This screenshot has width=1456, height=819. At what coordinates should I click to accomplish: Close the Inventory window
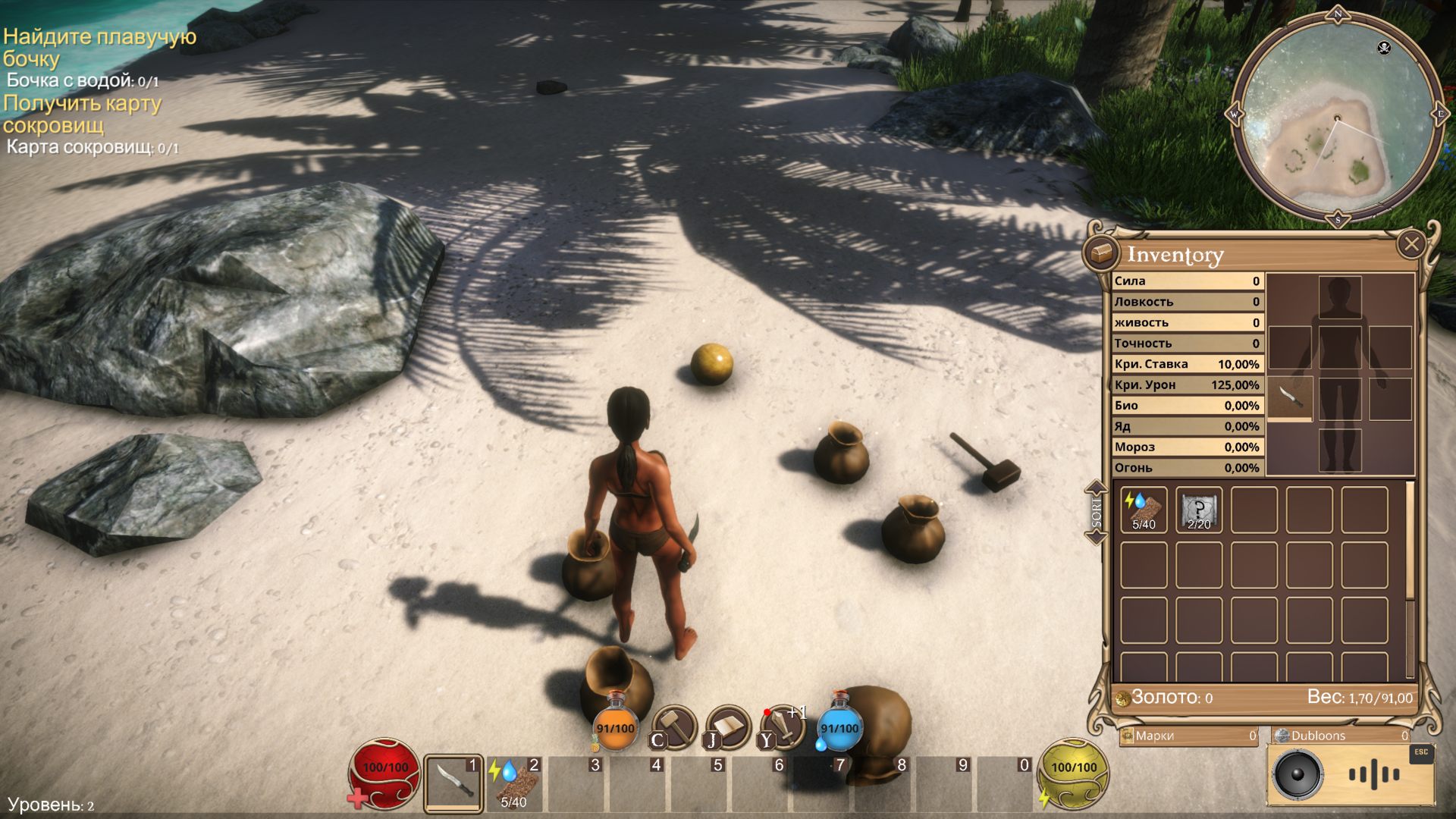[x=1410, y=245]
